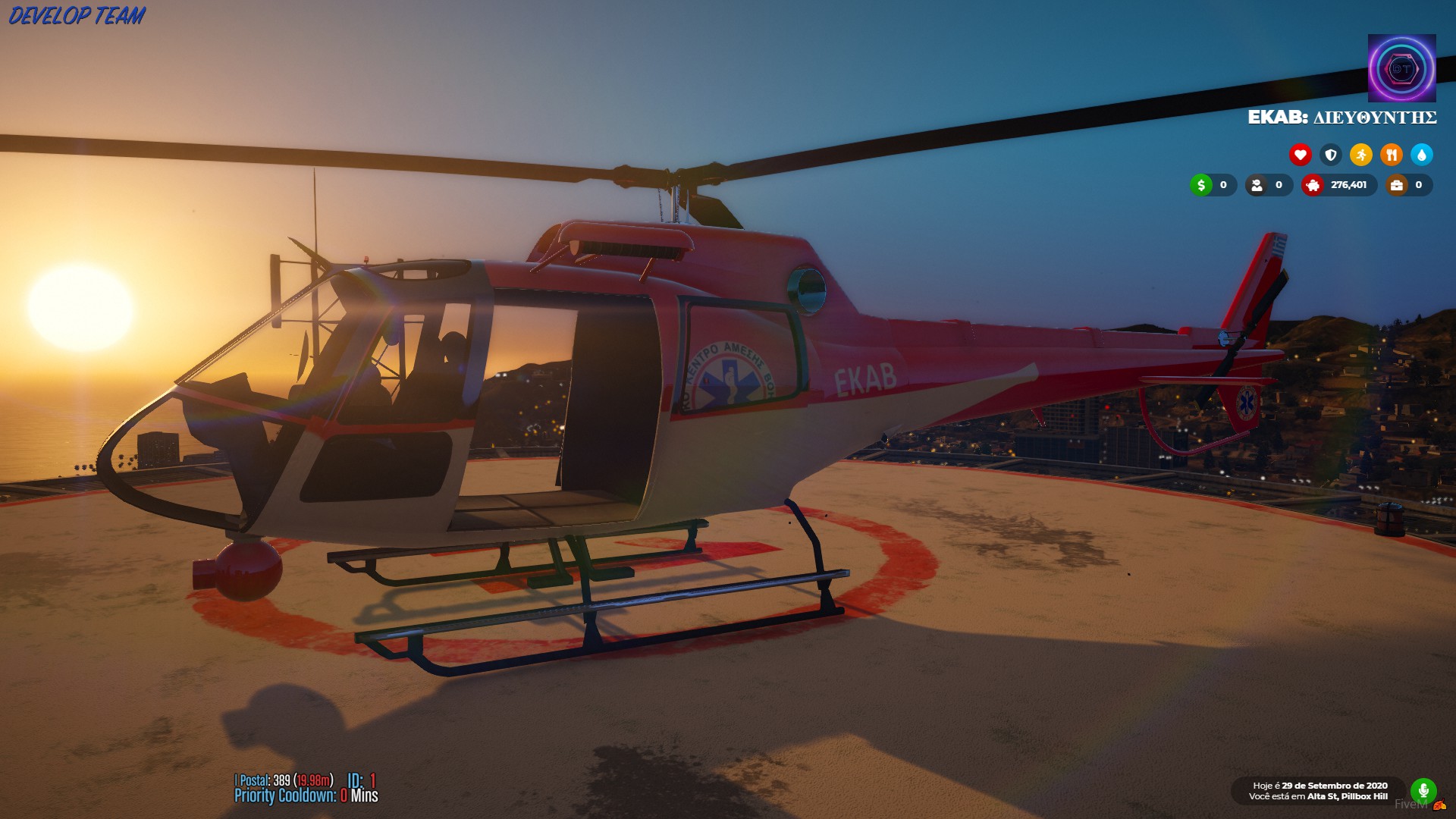Click the autumn leaf emoji beside FiveM
This screenshot has height=819, width=1456.
click(x=1439, y=805)
